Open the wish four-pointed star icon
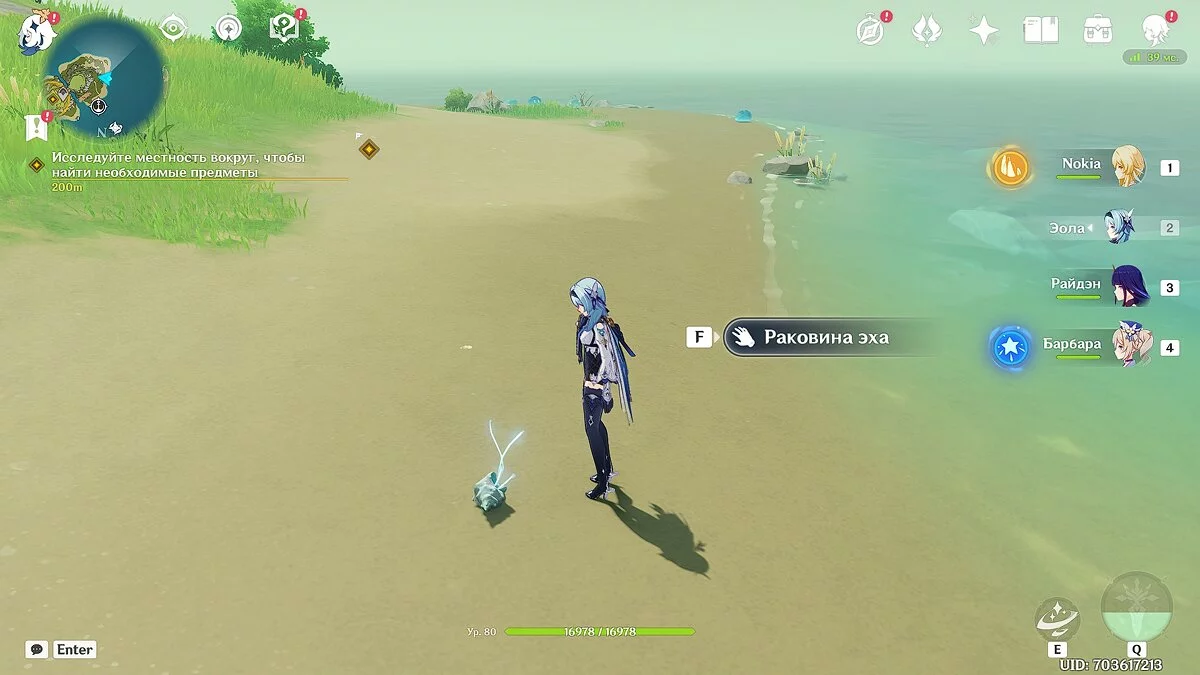The height and width of the screenshot is (675, 1200). click(x=984, y=30)
